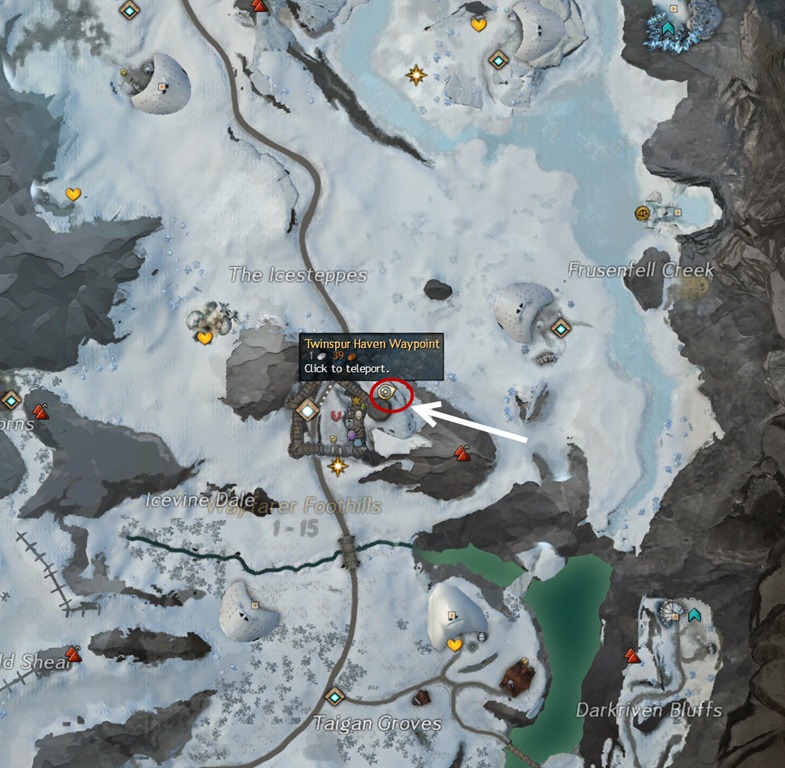785x768 pixels.
Task: Select the hero point above Darkriven Bluffs
Action: pos(694,614)
